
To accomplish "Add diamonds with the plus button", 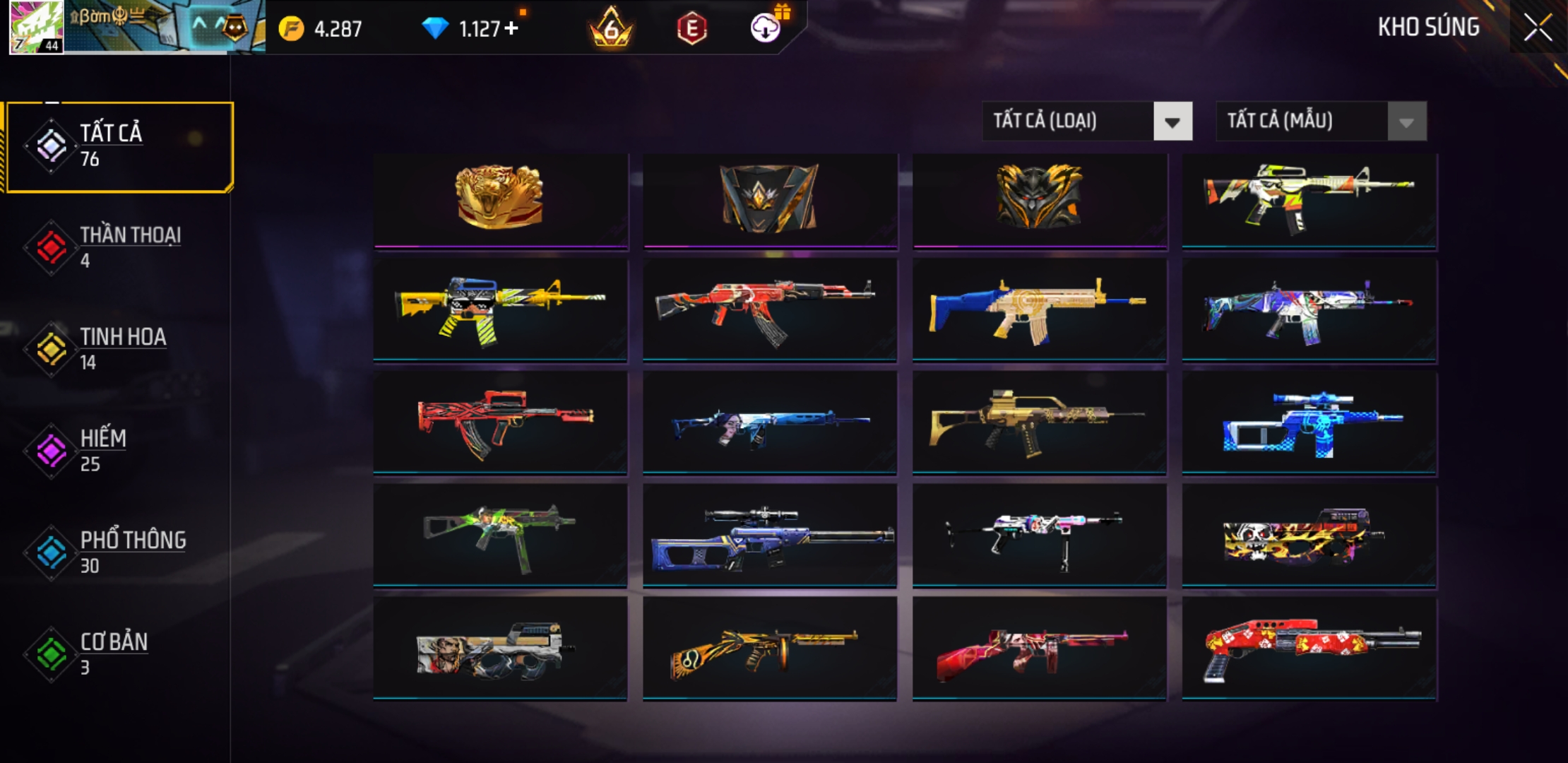I will pyautogui.click(x=511, y=28).
